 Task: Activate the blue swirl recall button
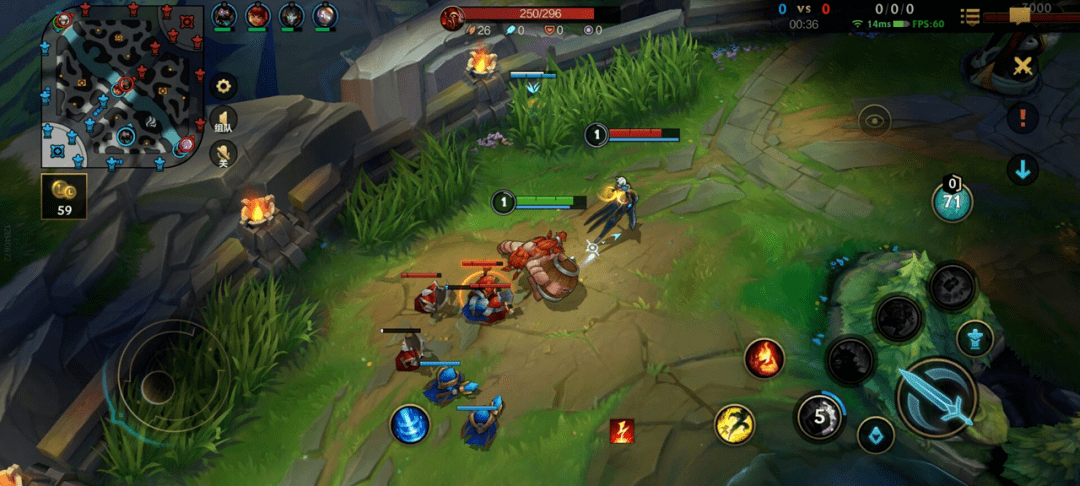pos(410,424)
